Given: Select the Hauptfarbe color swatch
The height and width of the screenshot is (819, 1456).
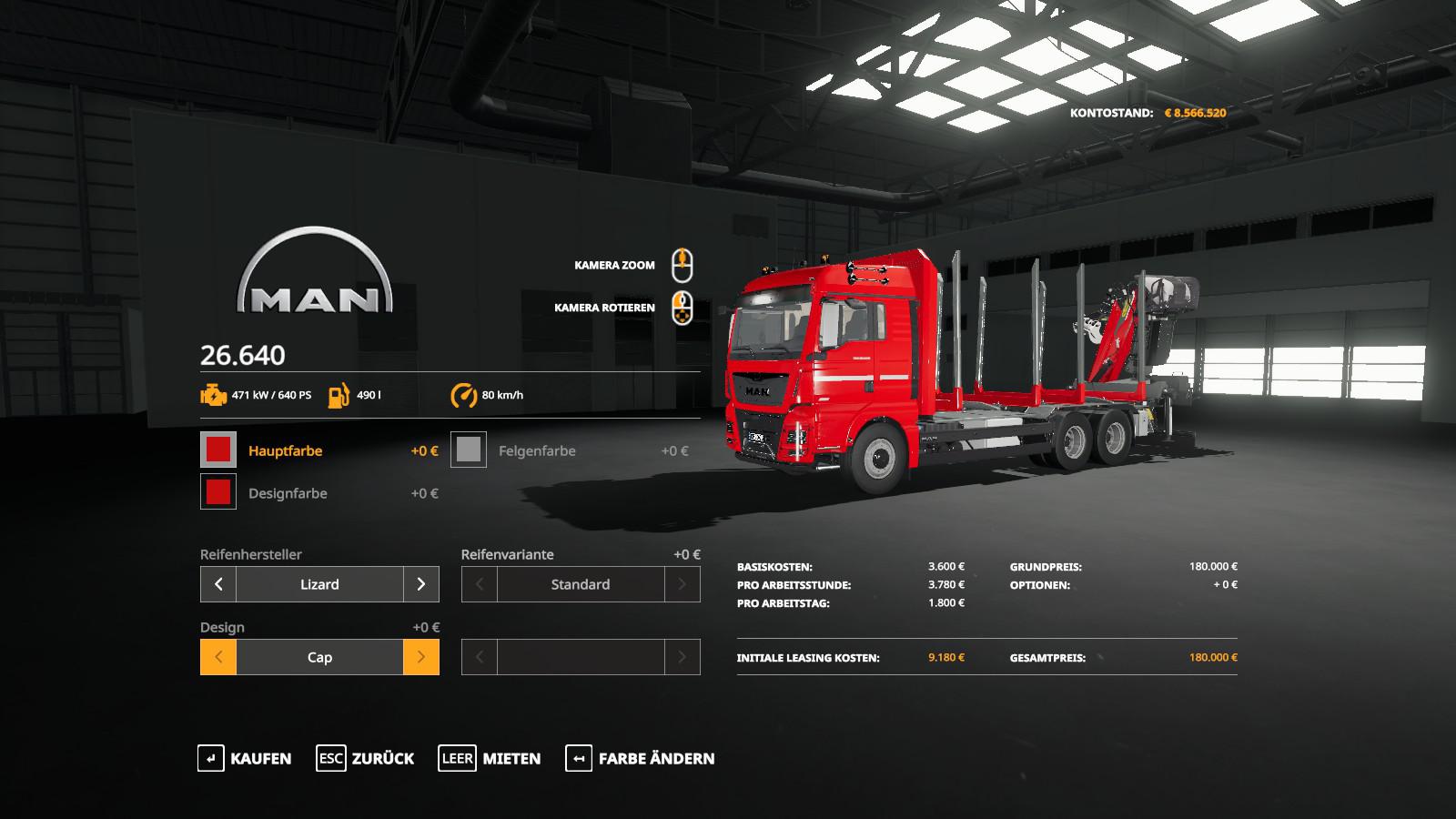Looking at the screenshot, I should 218,450.
